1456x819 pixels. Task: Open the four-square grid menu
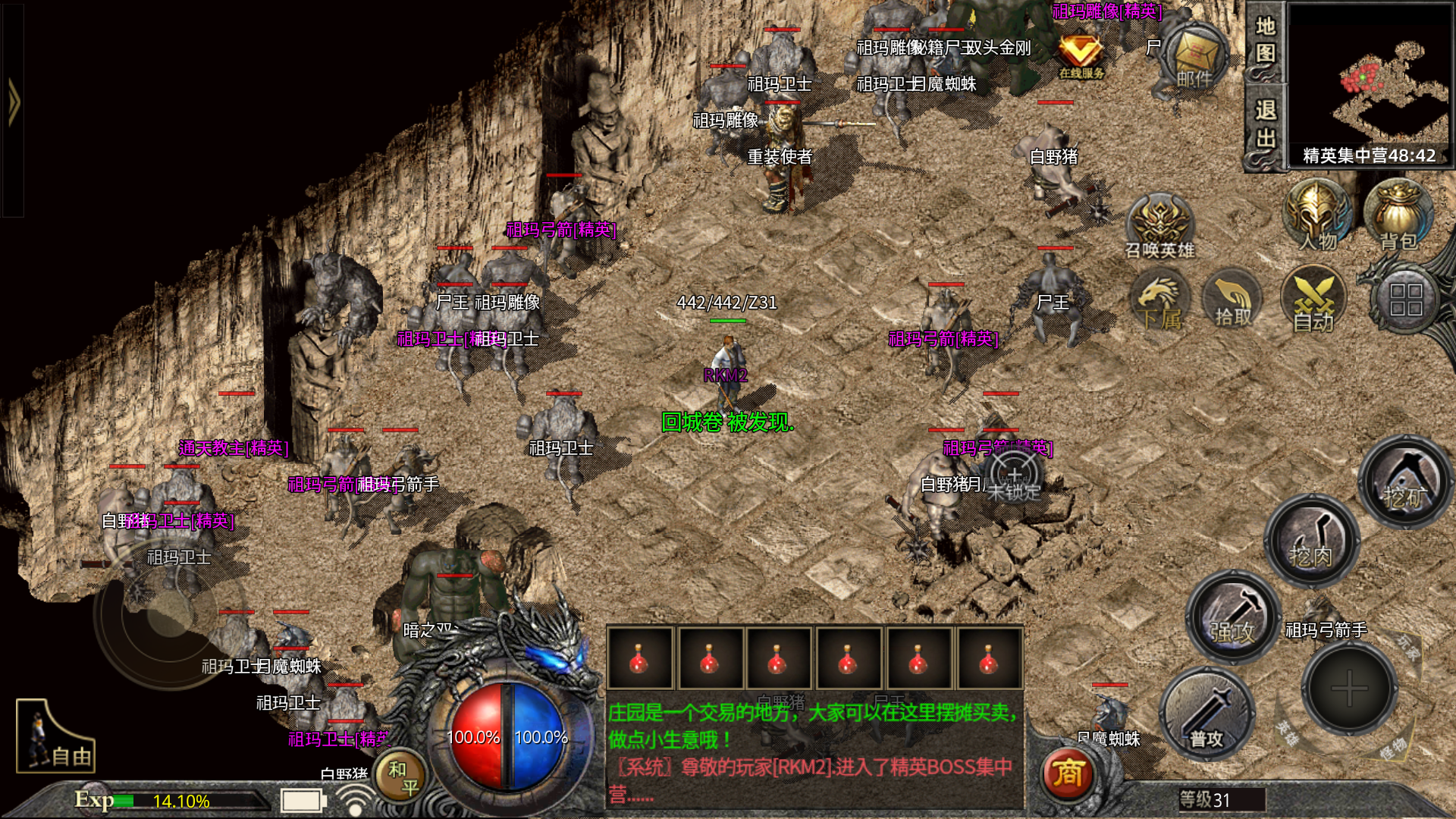(x=1405, y=300)
